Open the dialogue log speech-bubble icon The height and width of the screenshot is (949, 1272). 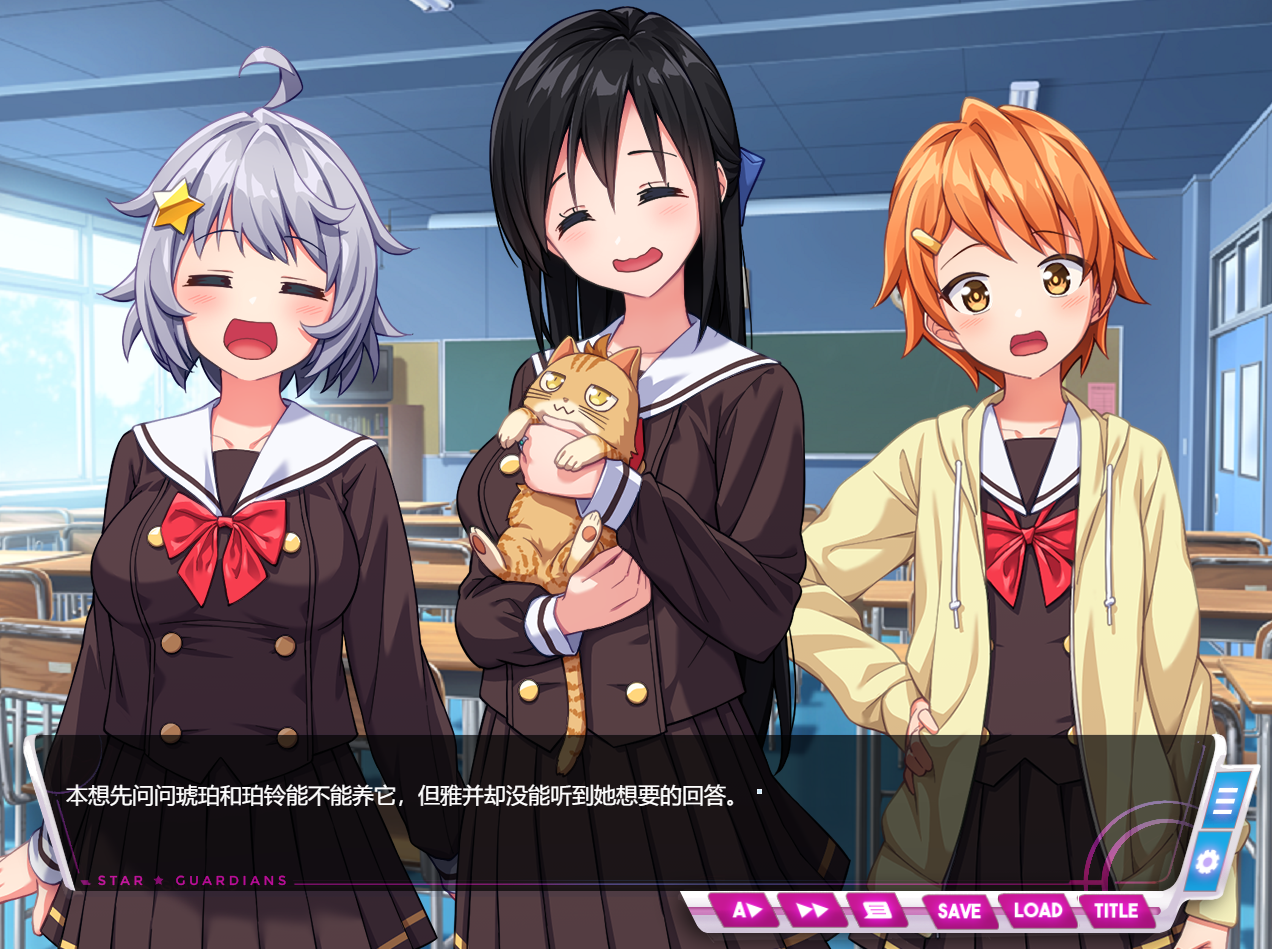[x=876, y=910]
